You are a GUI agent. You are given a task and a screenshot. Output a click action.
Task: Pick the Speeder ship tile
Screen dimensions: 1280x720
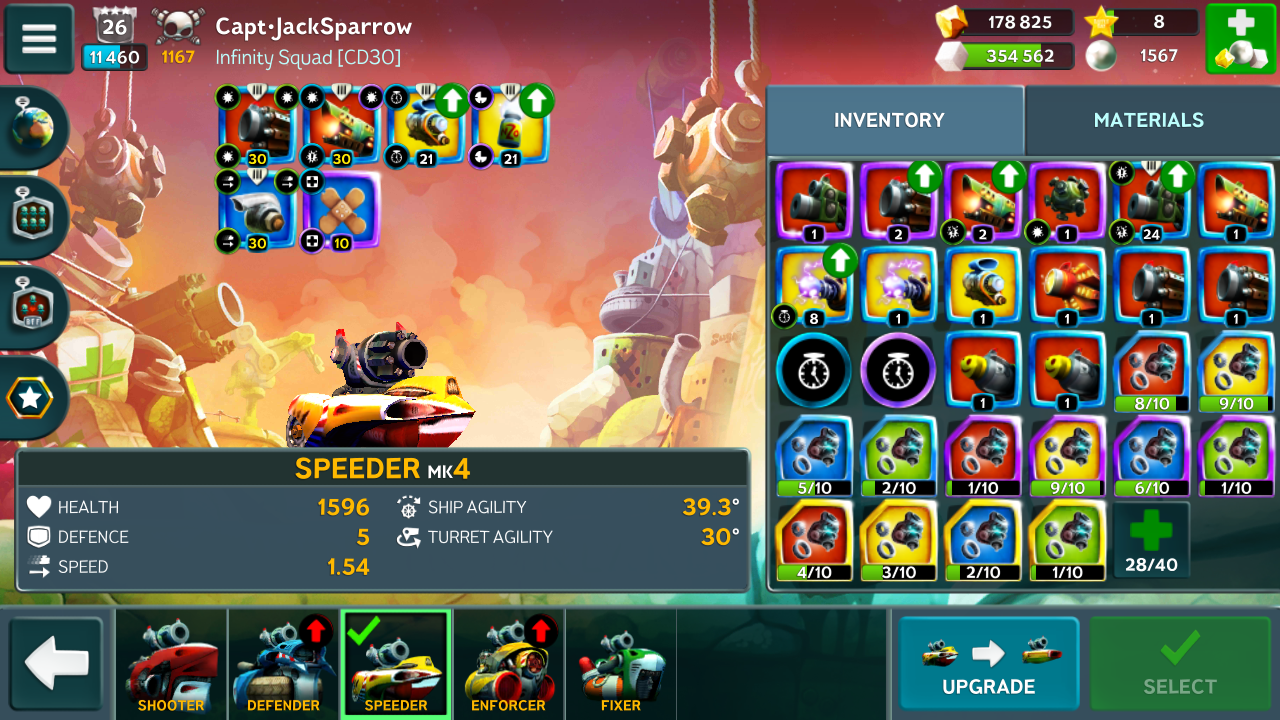[x=396, y=664]
